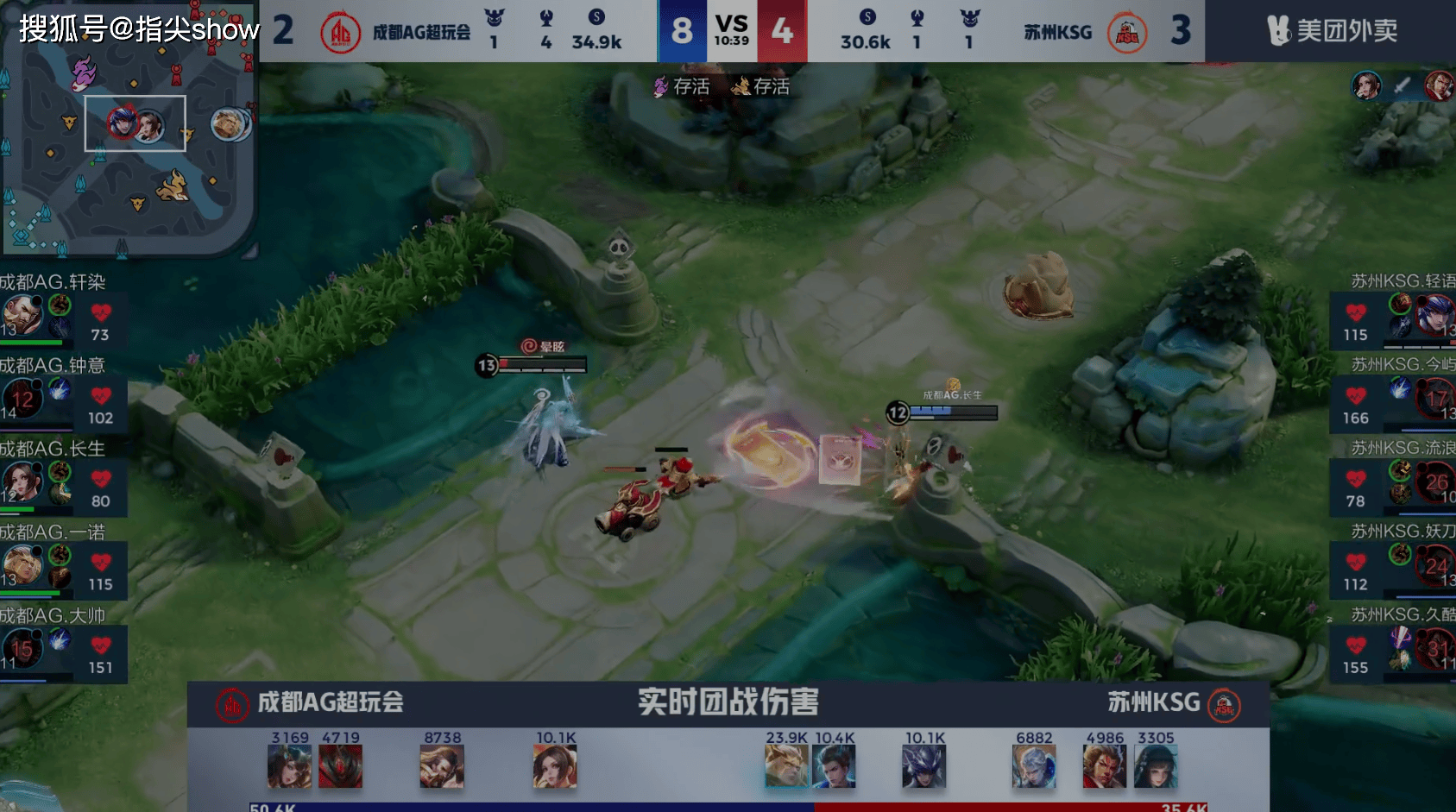Choose the hero portrait with 4986 damage
Image resolution: width=1456 pixels, height=812 pixels.
pos(1104,766)
